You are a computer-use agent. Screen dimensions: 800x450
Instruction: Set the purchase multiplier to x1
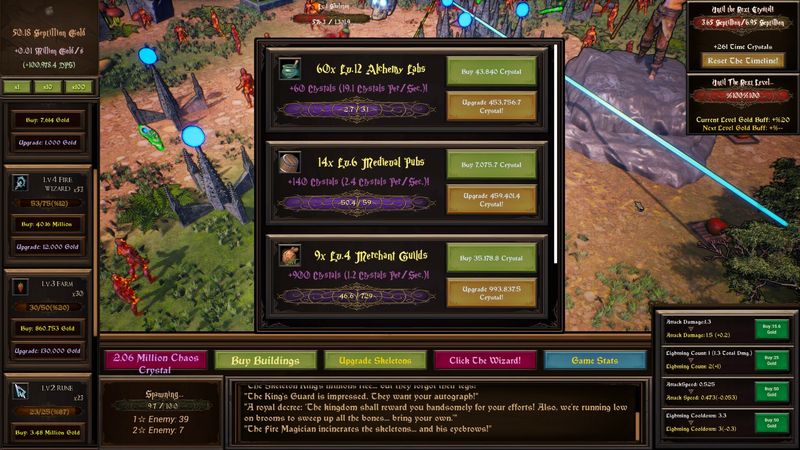tap(18, 87)
